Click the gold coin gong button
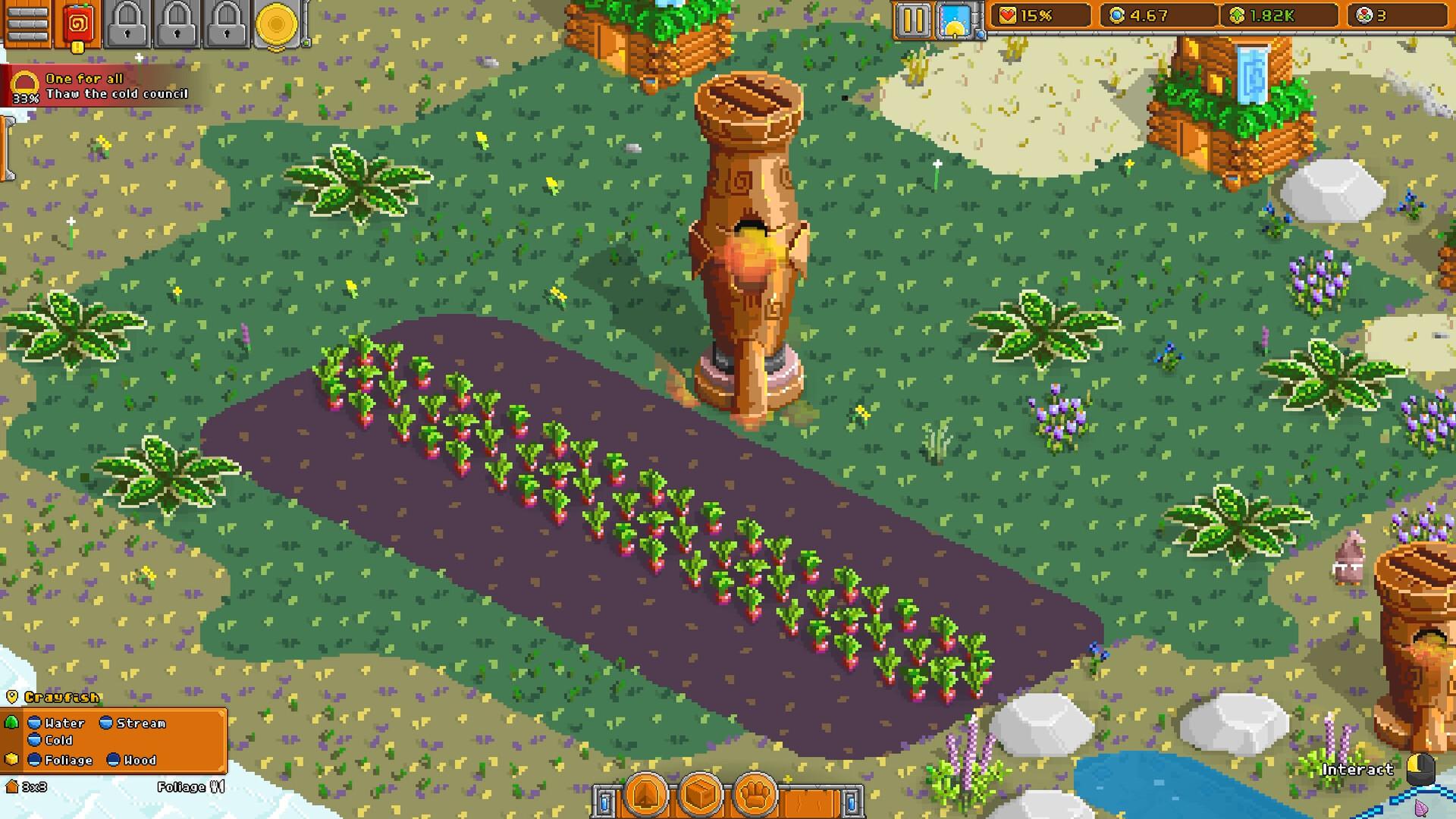The width and height of the screenshot is (1456, 819). tap(278, 22)
